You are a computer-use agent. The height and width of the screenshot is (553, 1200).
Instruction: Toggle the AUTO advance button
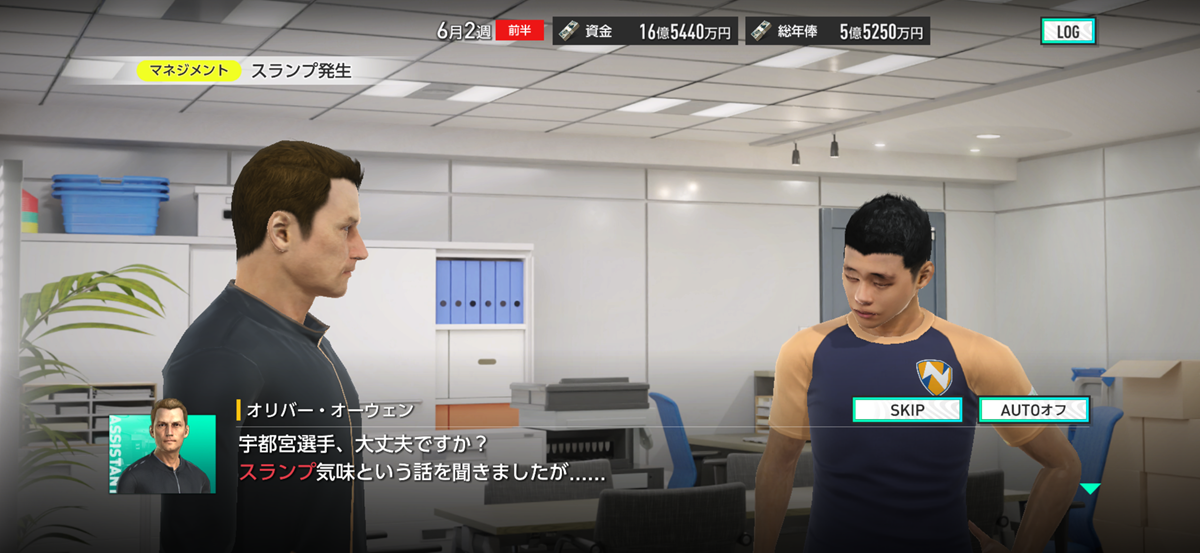click(x=1033, y=410)
